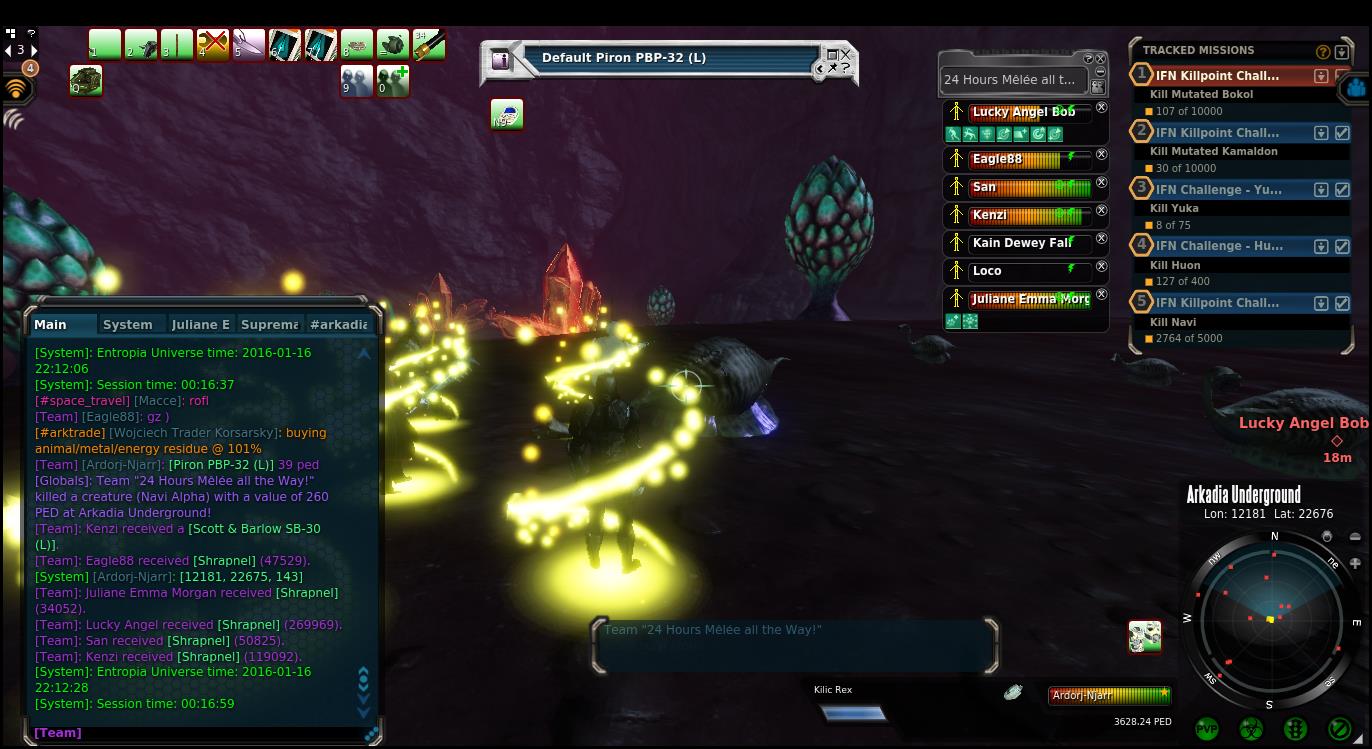This screenshot has height=749, width=1372.
Task: Select the vehicle icon in hotbar slot Q
Action: point(86,80)
